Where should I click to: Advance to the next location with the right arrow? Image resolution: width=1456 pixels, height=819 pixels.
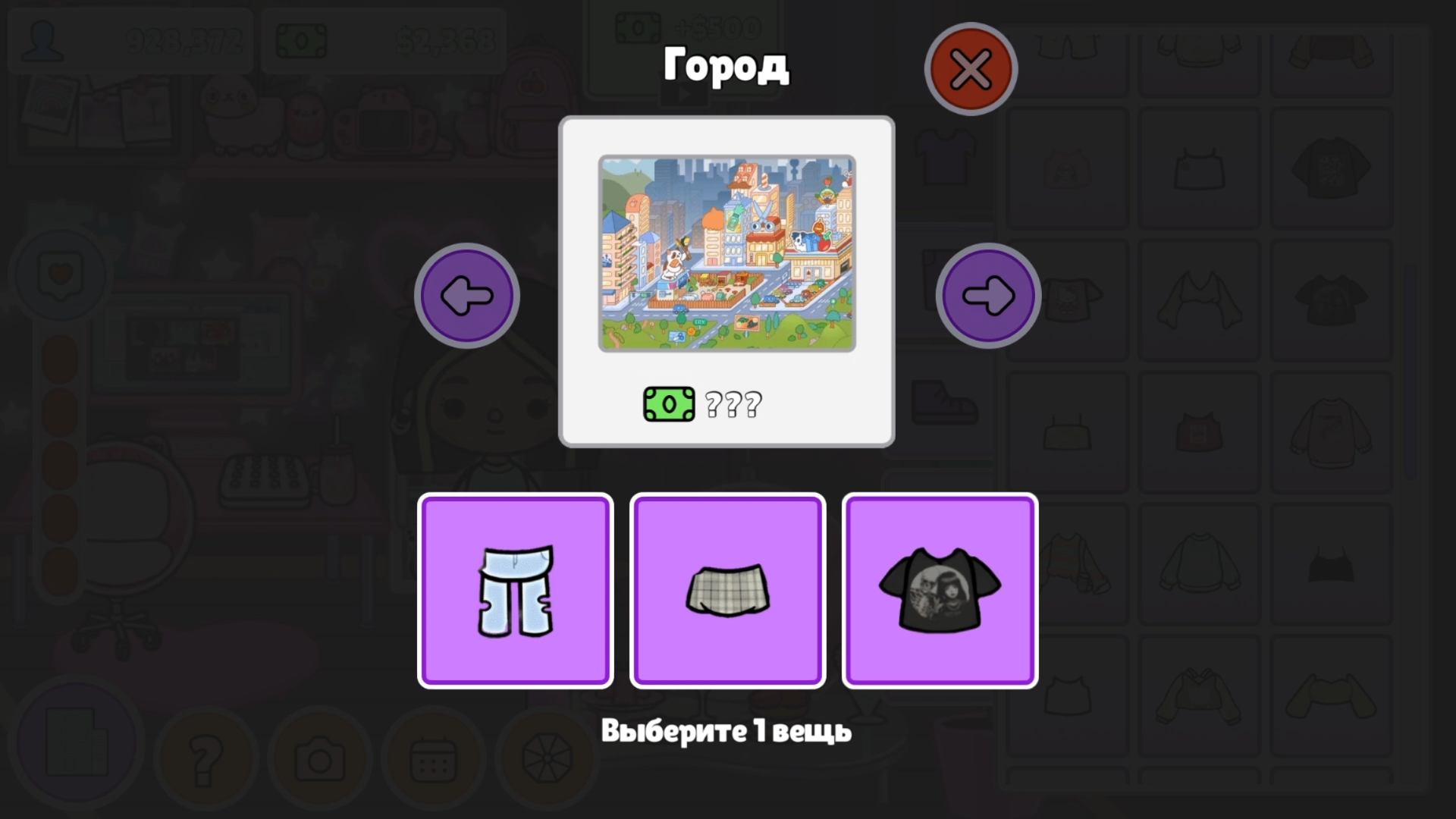[990, 296]
